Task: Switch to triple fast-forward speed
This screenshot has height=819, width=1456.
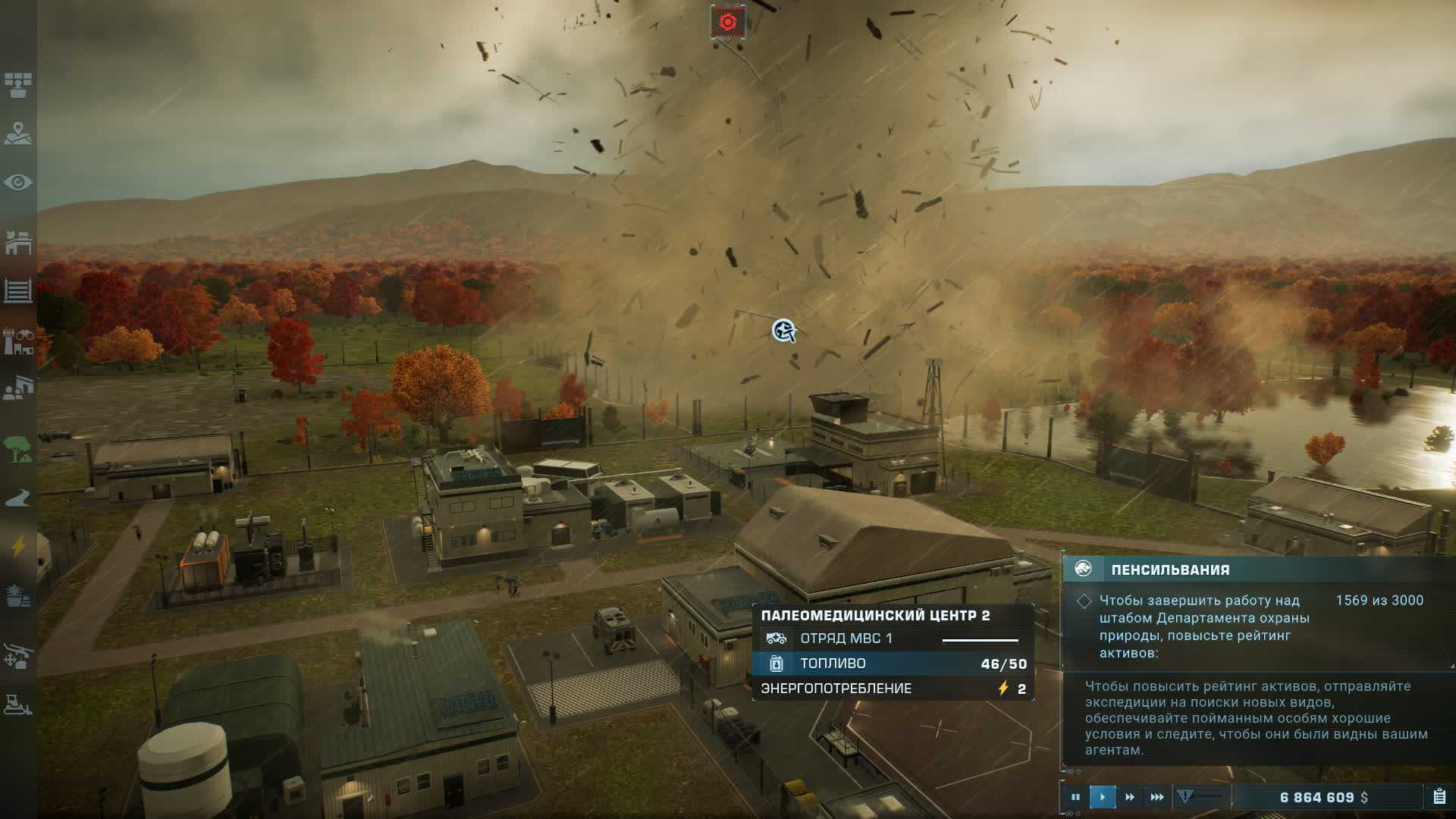Action: pos(1156,797)
